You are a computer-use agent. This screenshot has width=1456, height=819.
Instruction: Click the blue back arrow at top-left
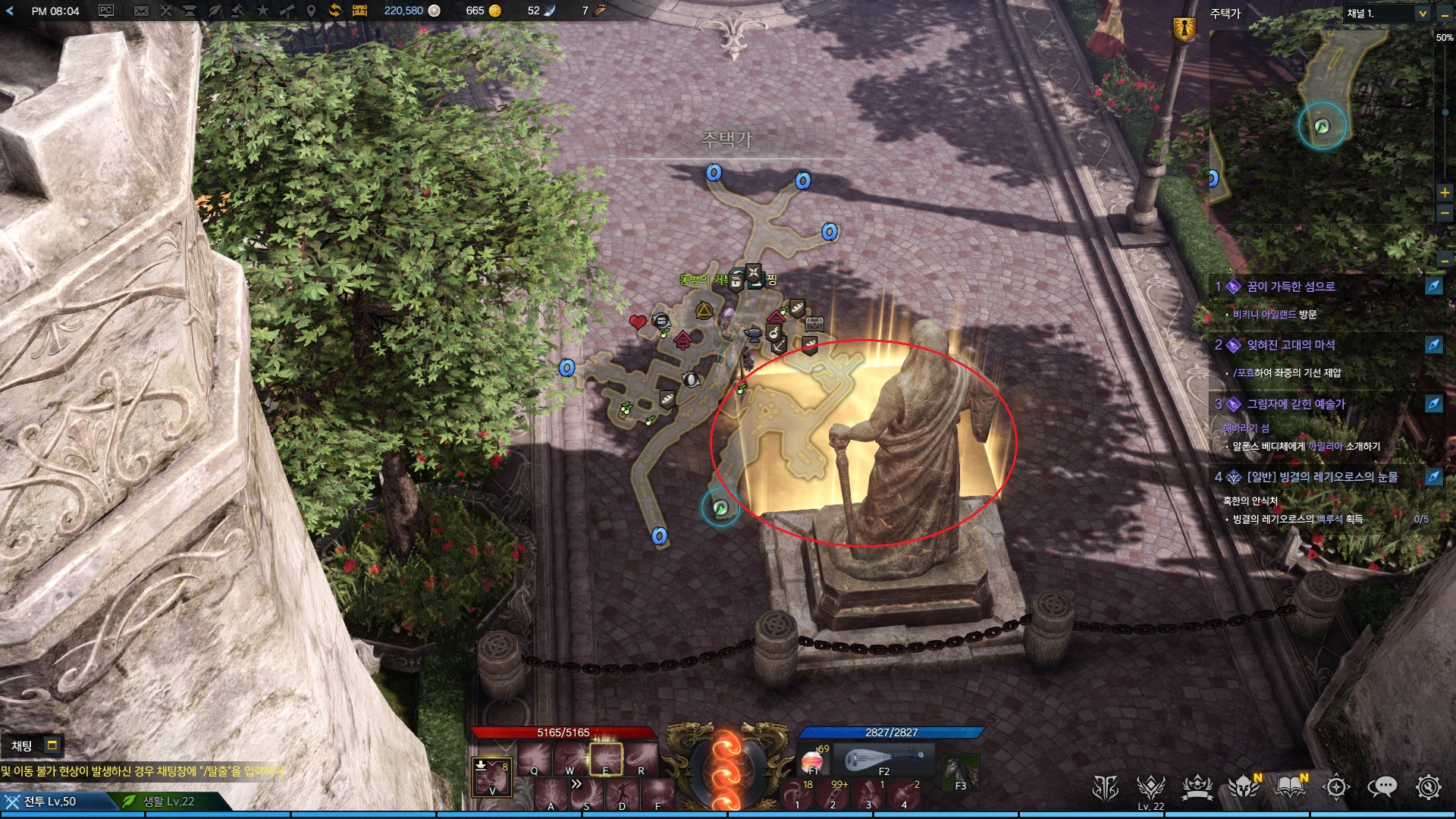click(x=10, y=11)
